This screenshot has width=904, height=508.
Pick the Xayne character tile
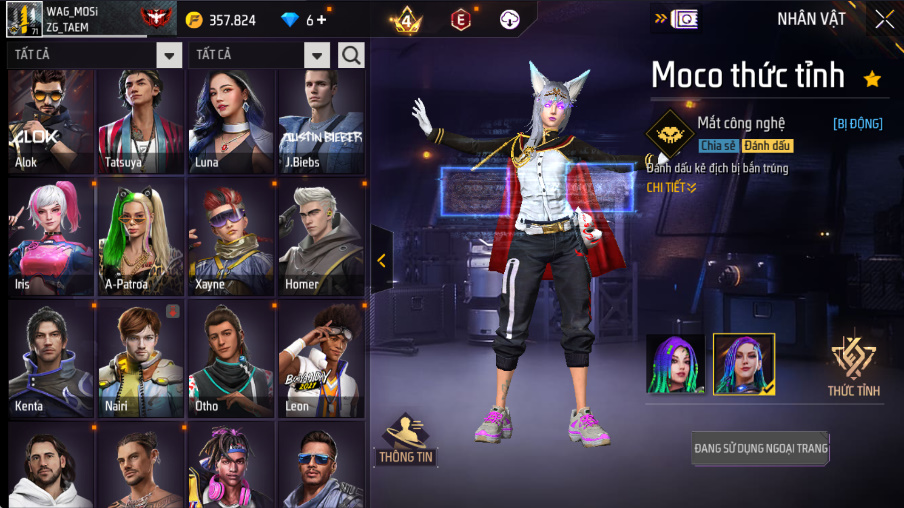230,239
